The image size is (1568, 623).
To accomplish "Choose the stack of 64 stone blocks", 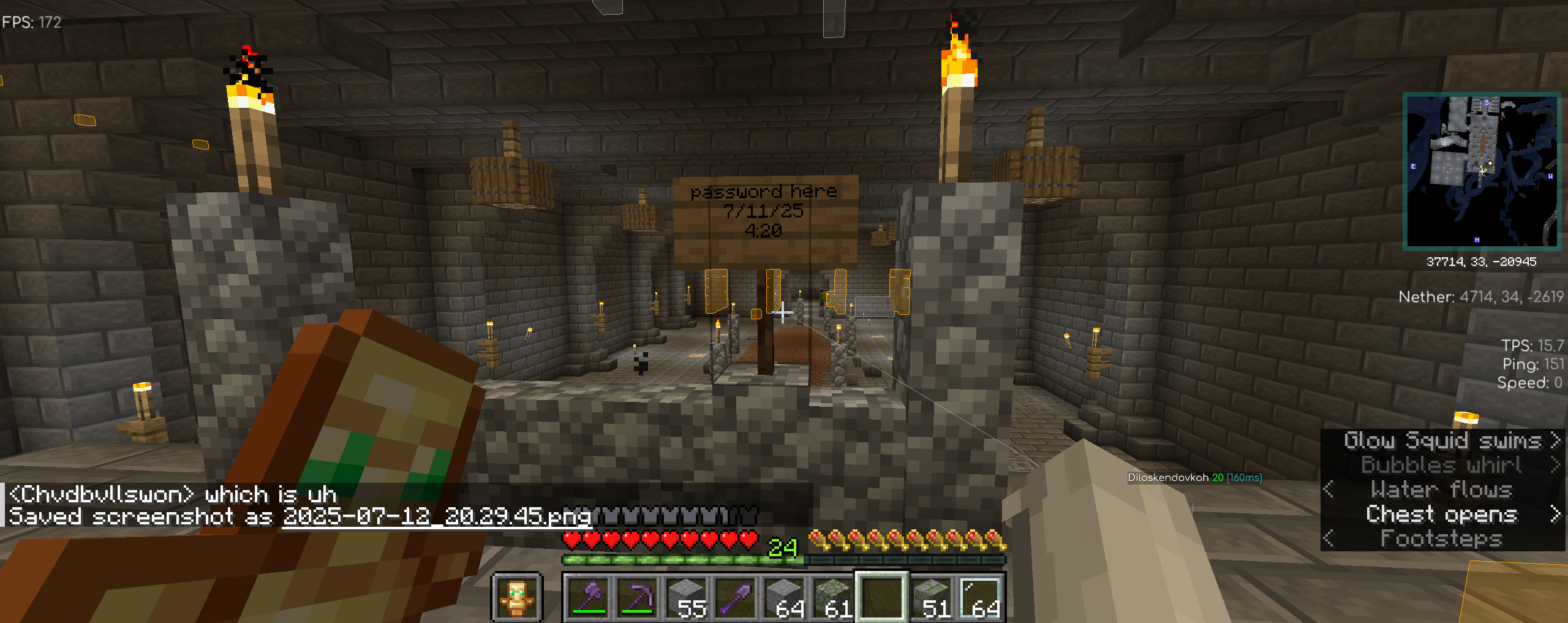I will point(785,597).
